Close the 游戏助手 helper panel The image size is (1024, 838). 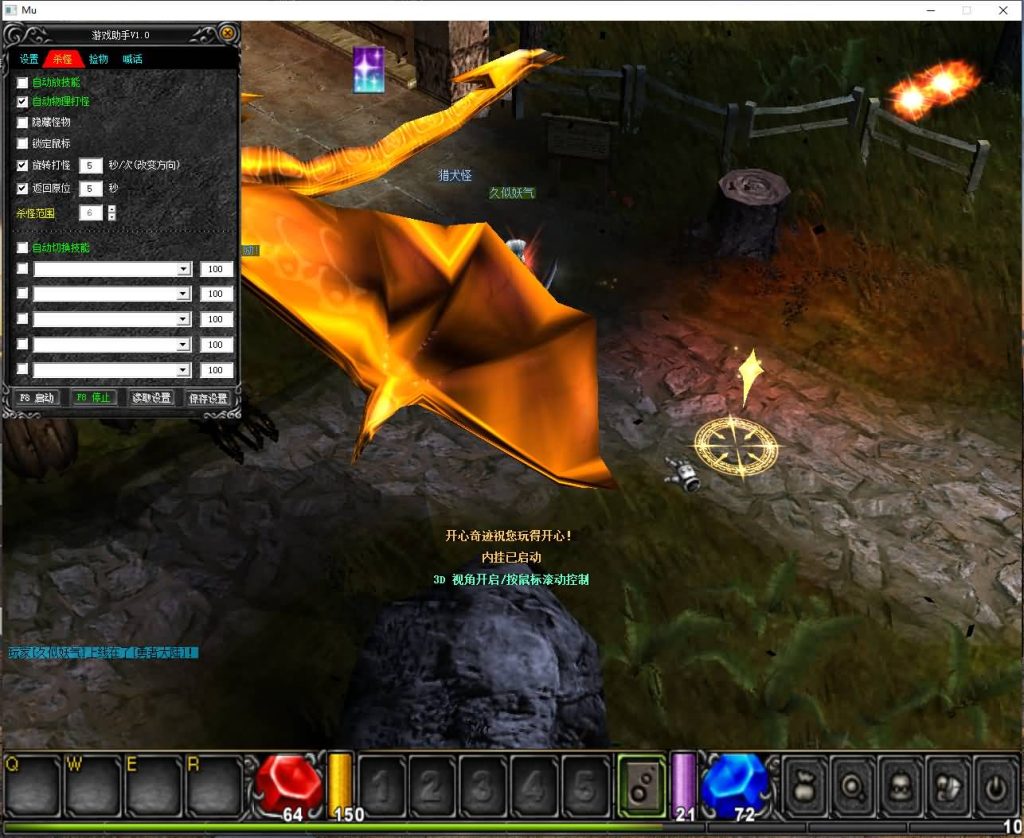[228, 34]
